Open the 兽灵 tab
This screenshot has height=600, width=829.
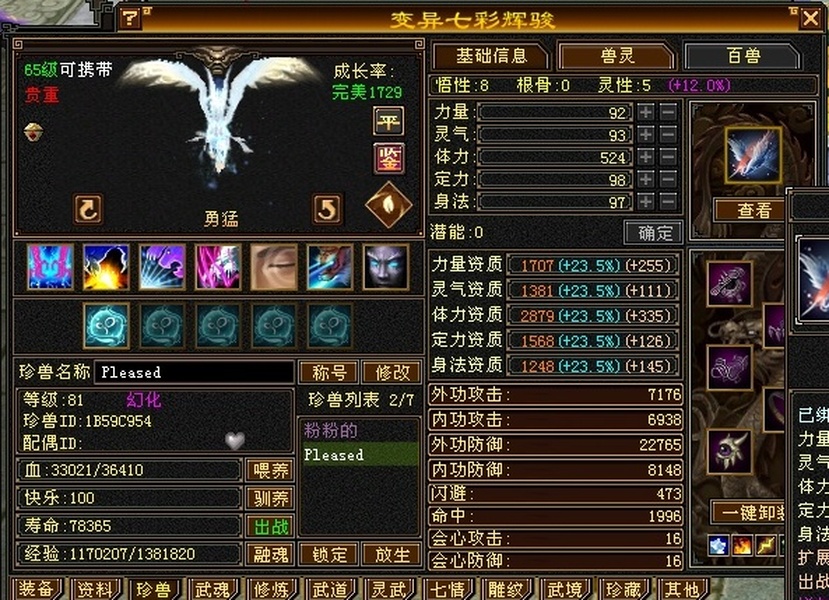[615, 56]
